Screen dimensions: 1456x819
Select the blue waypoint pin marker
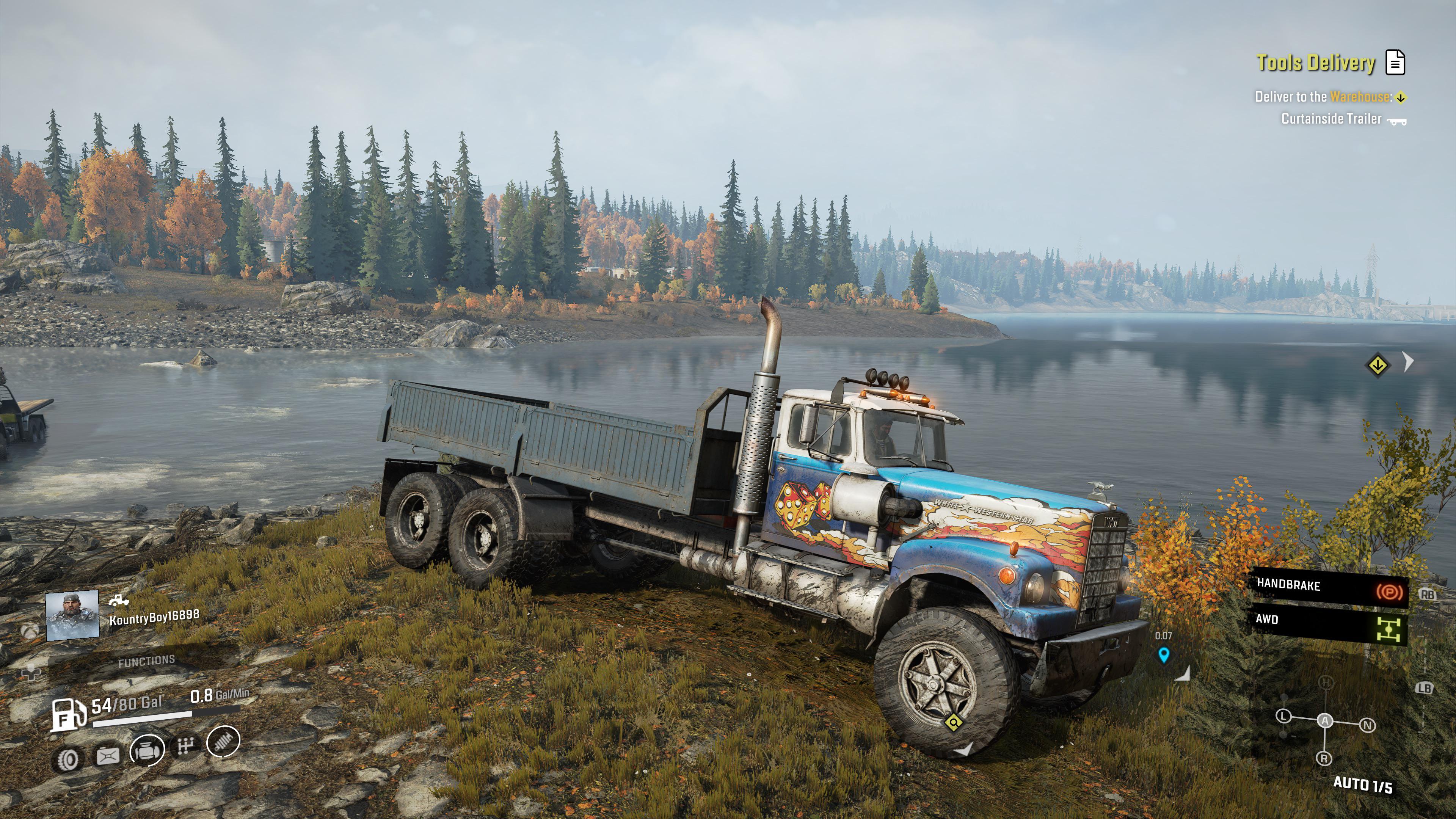click(1163, 655)
